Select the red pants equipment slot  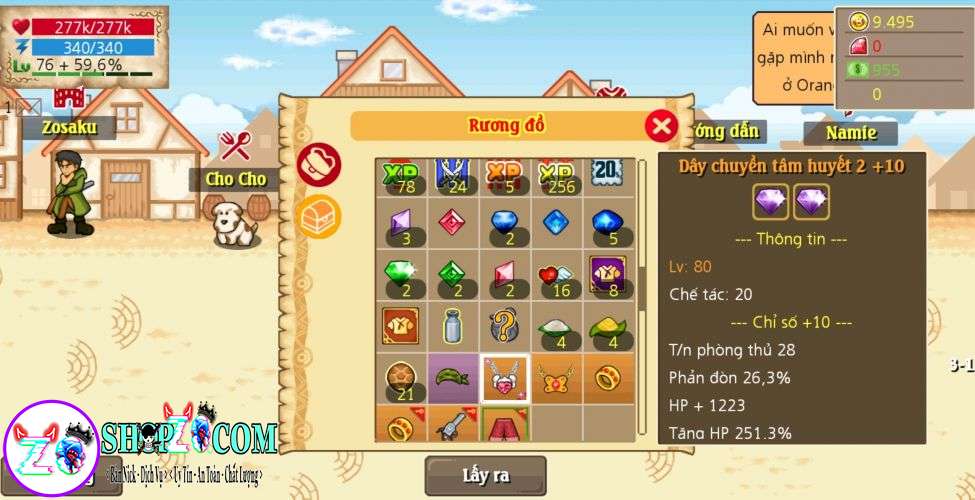point(505,425)
